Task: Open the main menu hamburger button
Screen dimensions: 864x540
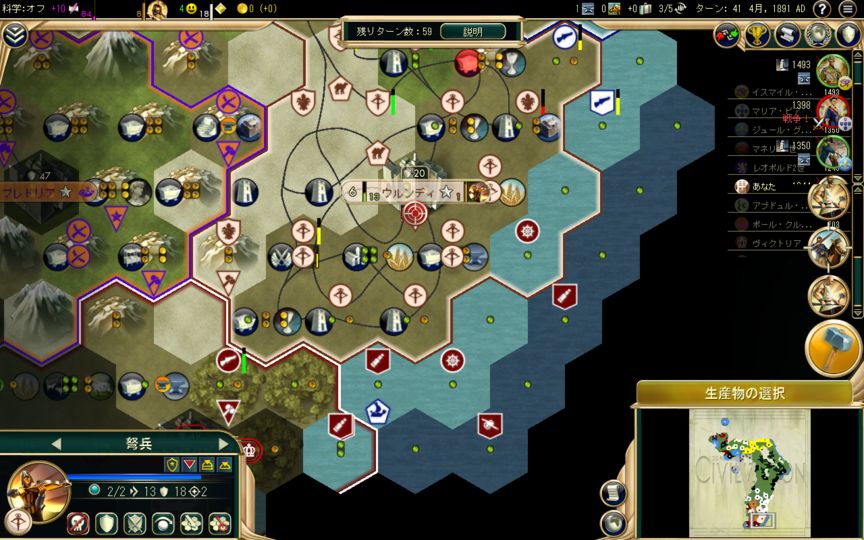Action: tap(848, 9)
